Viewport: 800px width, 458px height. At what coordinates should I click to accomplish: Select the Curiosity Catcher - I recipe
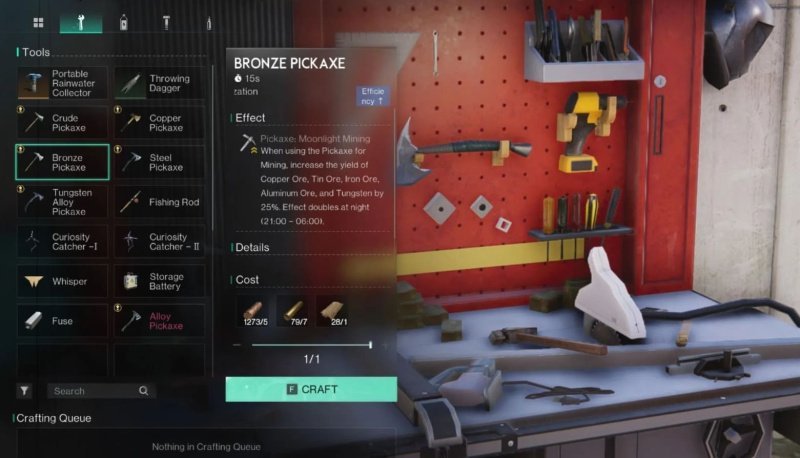coord(62,241)
